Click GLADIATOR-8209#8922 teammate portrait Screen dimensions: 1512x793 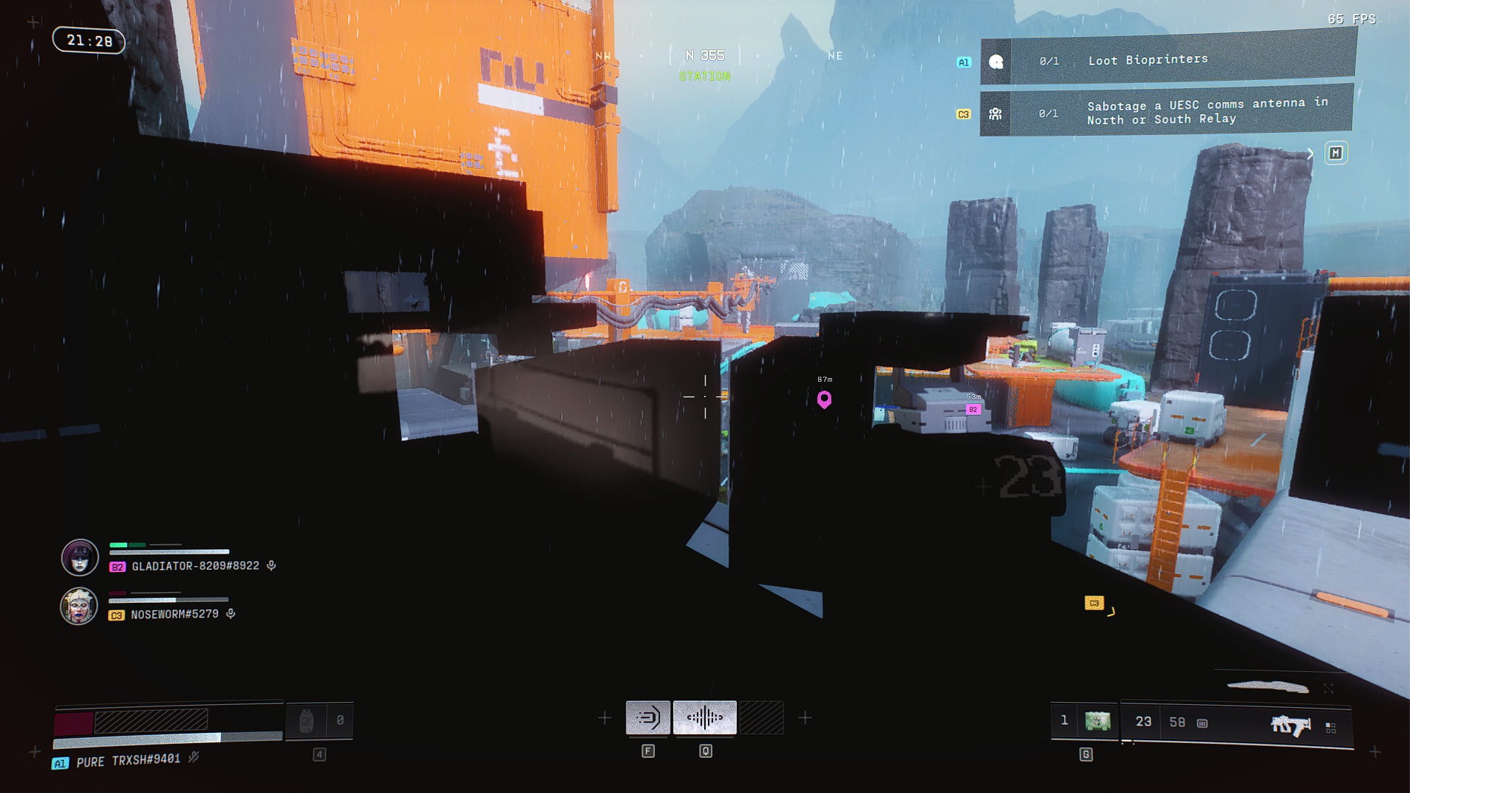80,557
